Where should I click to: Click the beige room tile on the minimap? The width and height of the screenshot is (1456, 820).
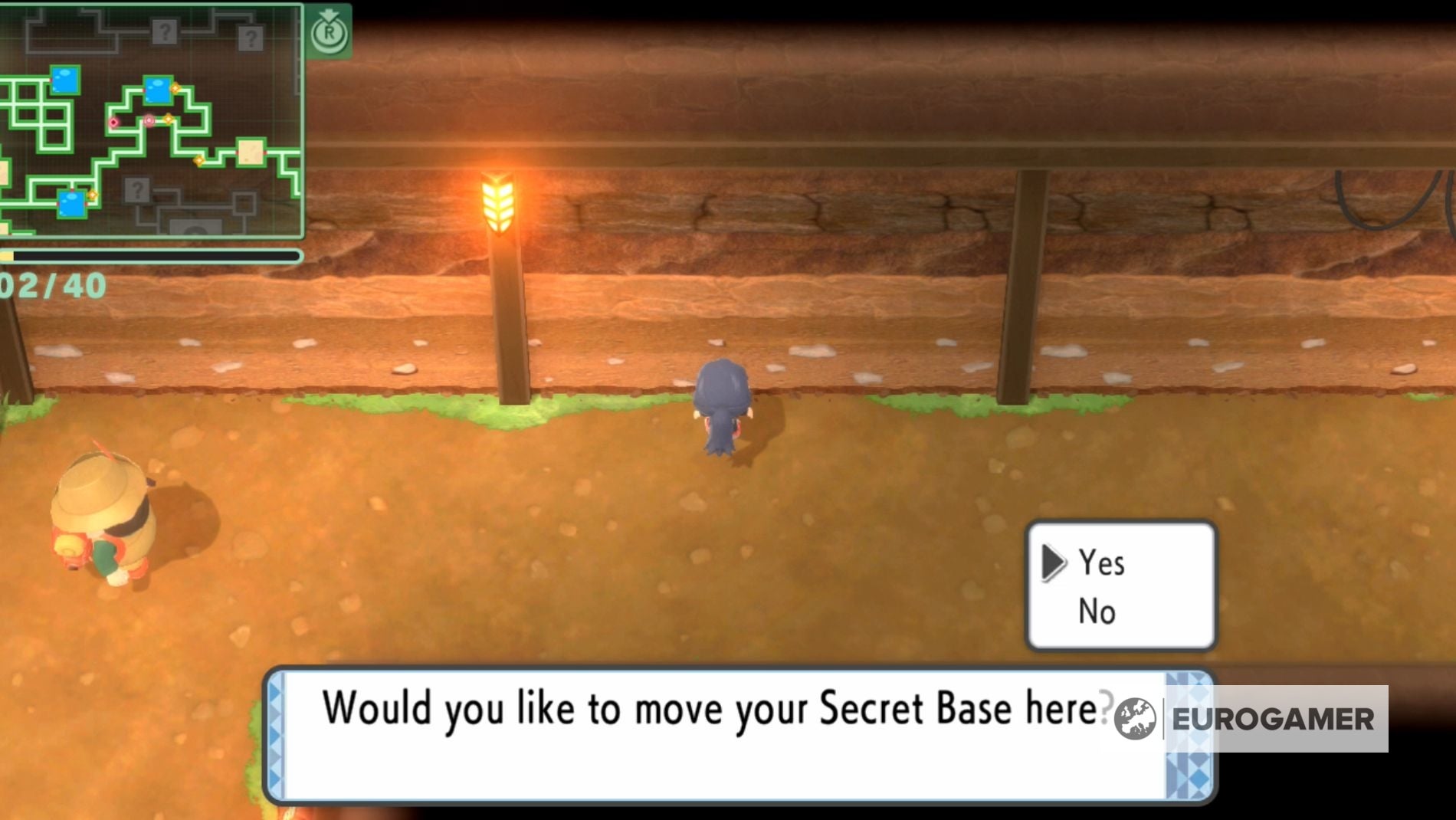[251, 151]
